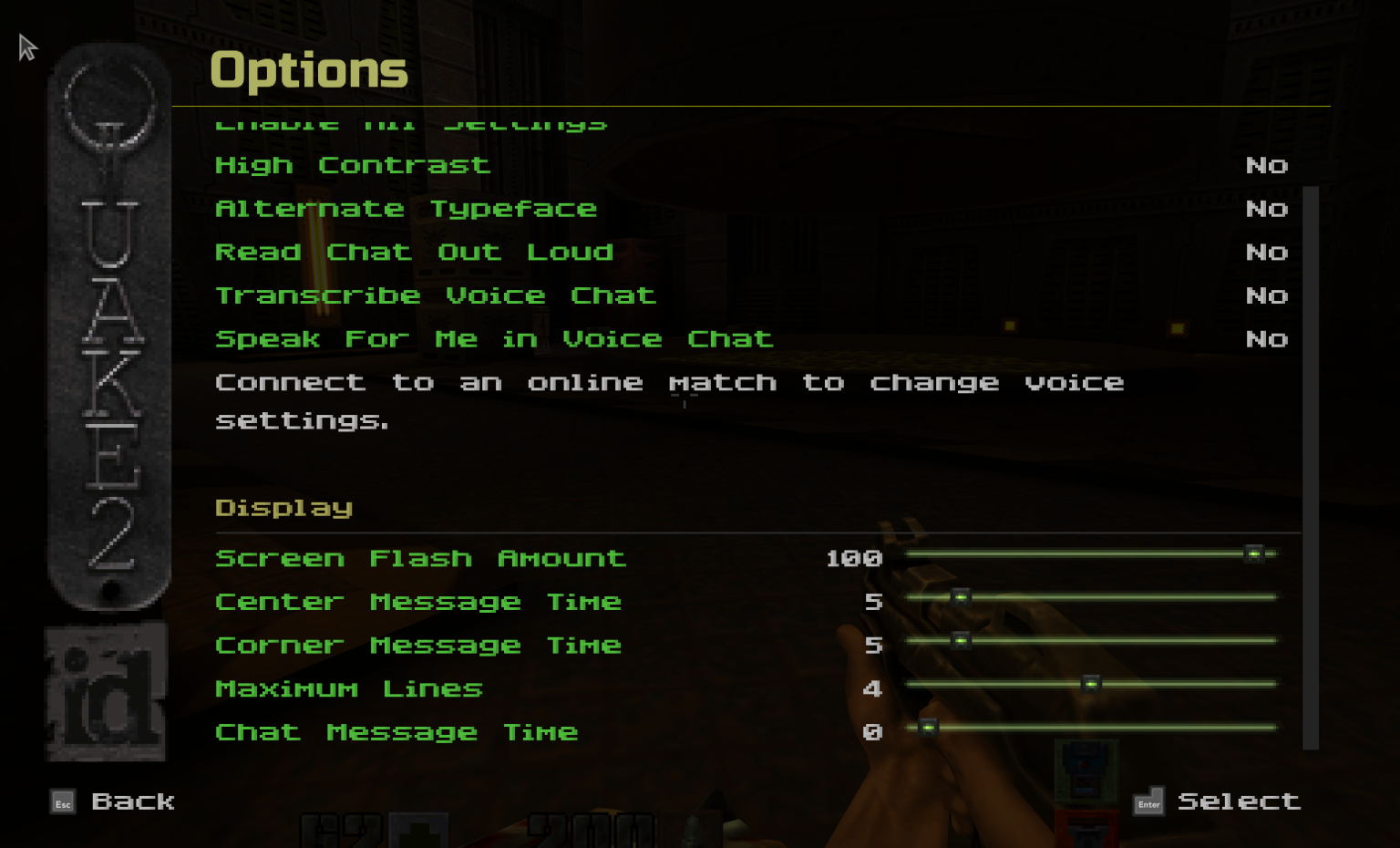Click the Chat Message Time slider
Image resolution: width=1400 pixels, height=848 pixels.
point(930,728)
